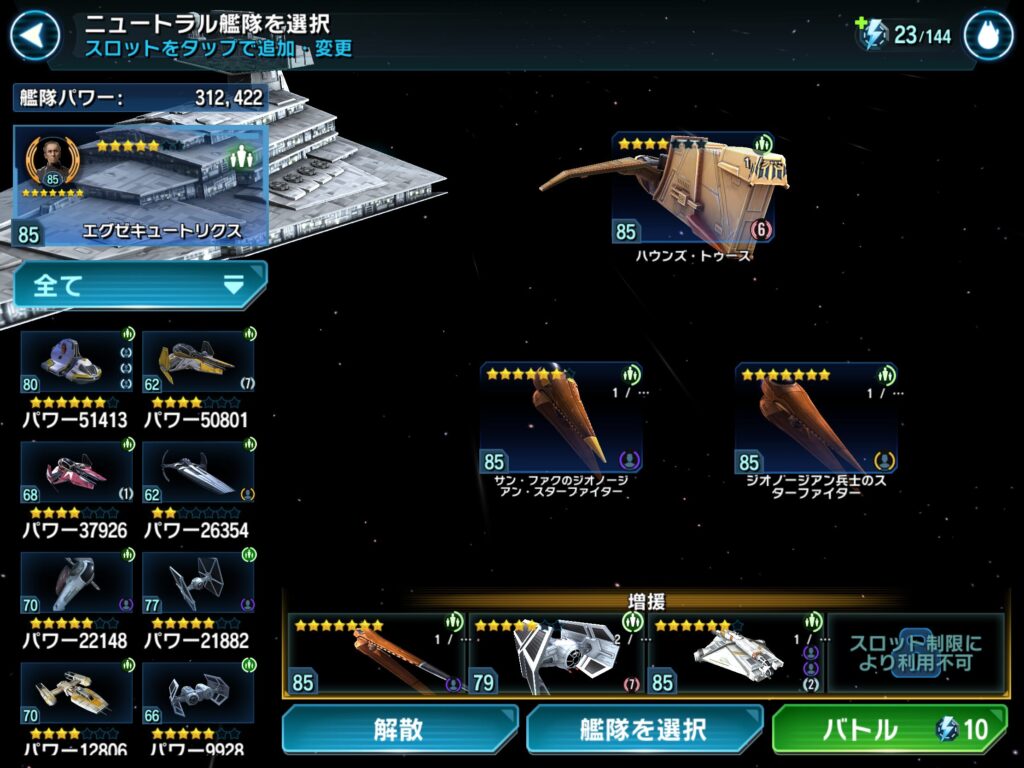
Task: Change the level 79 TIE reinforcement slot
Action: click(x=556, y=654)
